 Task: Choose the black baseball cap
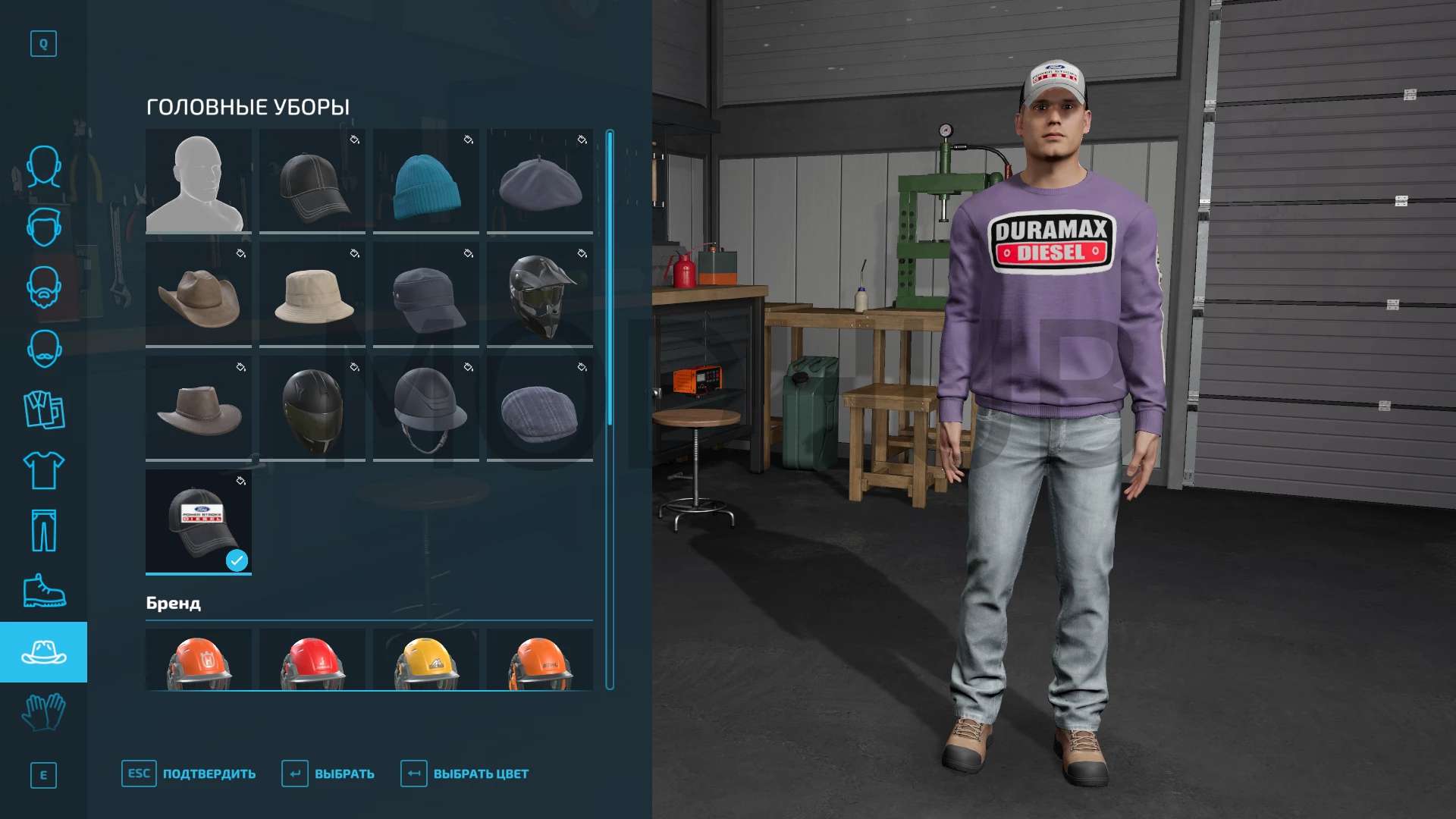click(312, 181)
